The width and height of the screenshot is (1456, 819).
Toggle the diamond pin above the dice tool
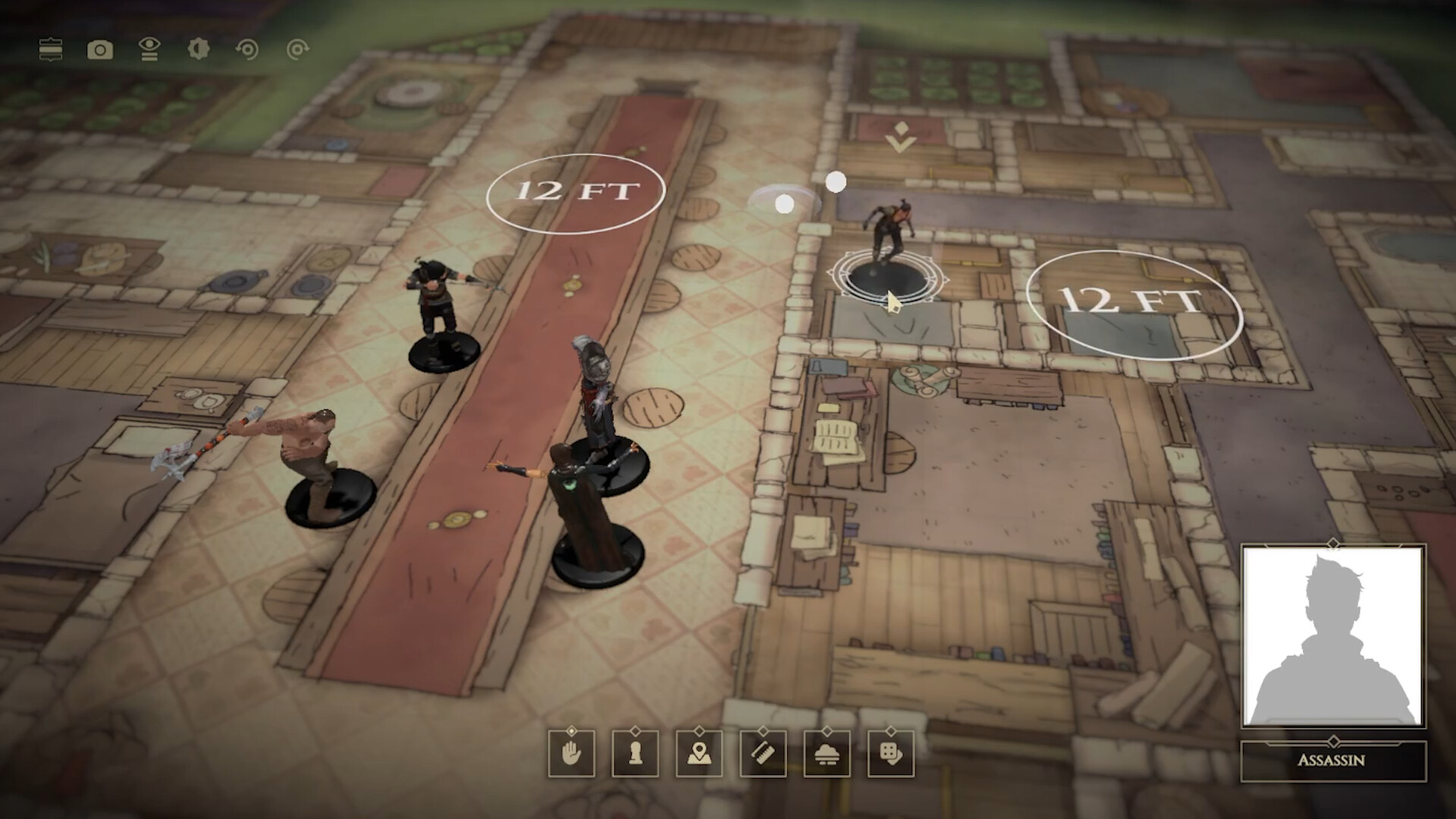[893, 731]
